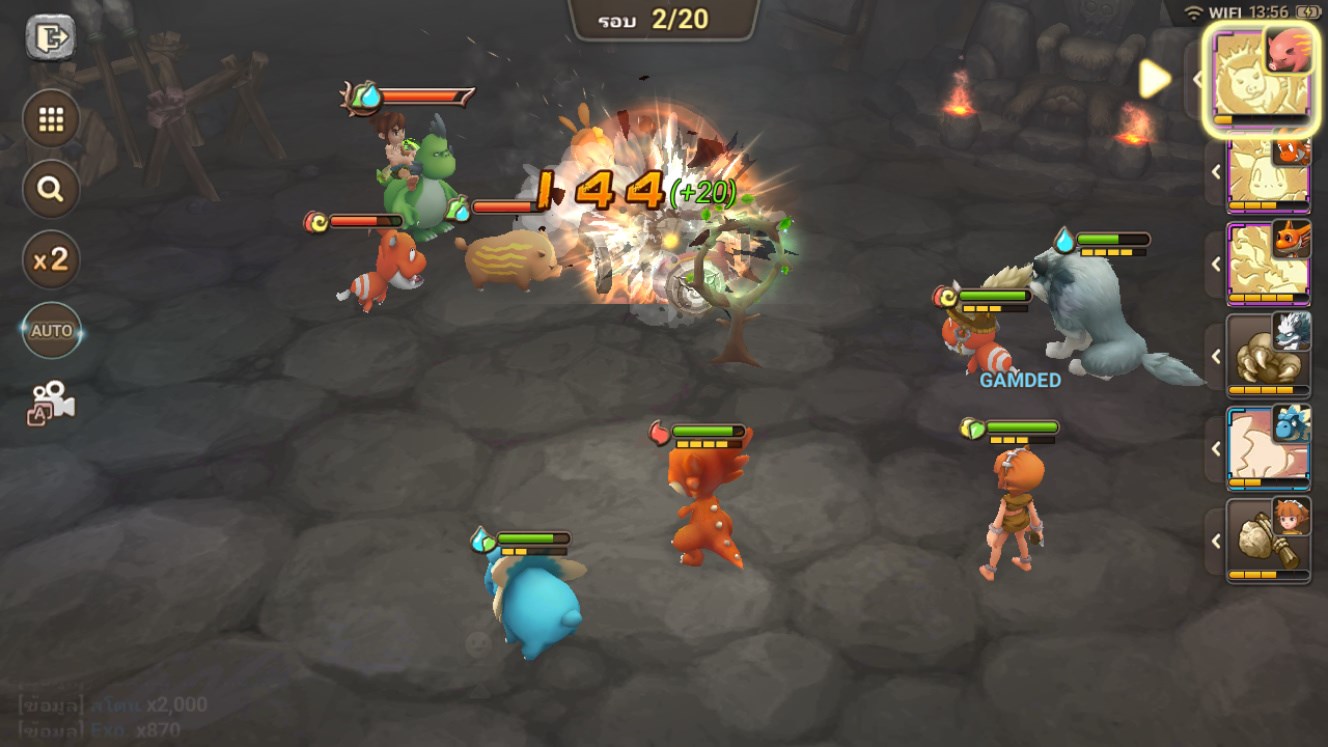Select the highlighted red boar skill card
The image size is (1328, 747).
[1260, 80]
